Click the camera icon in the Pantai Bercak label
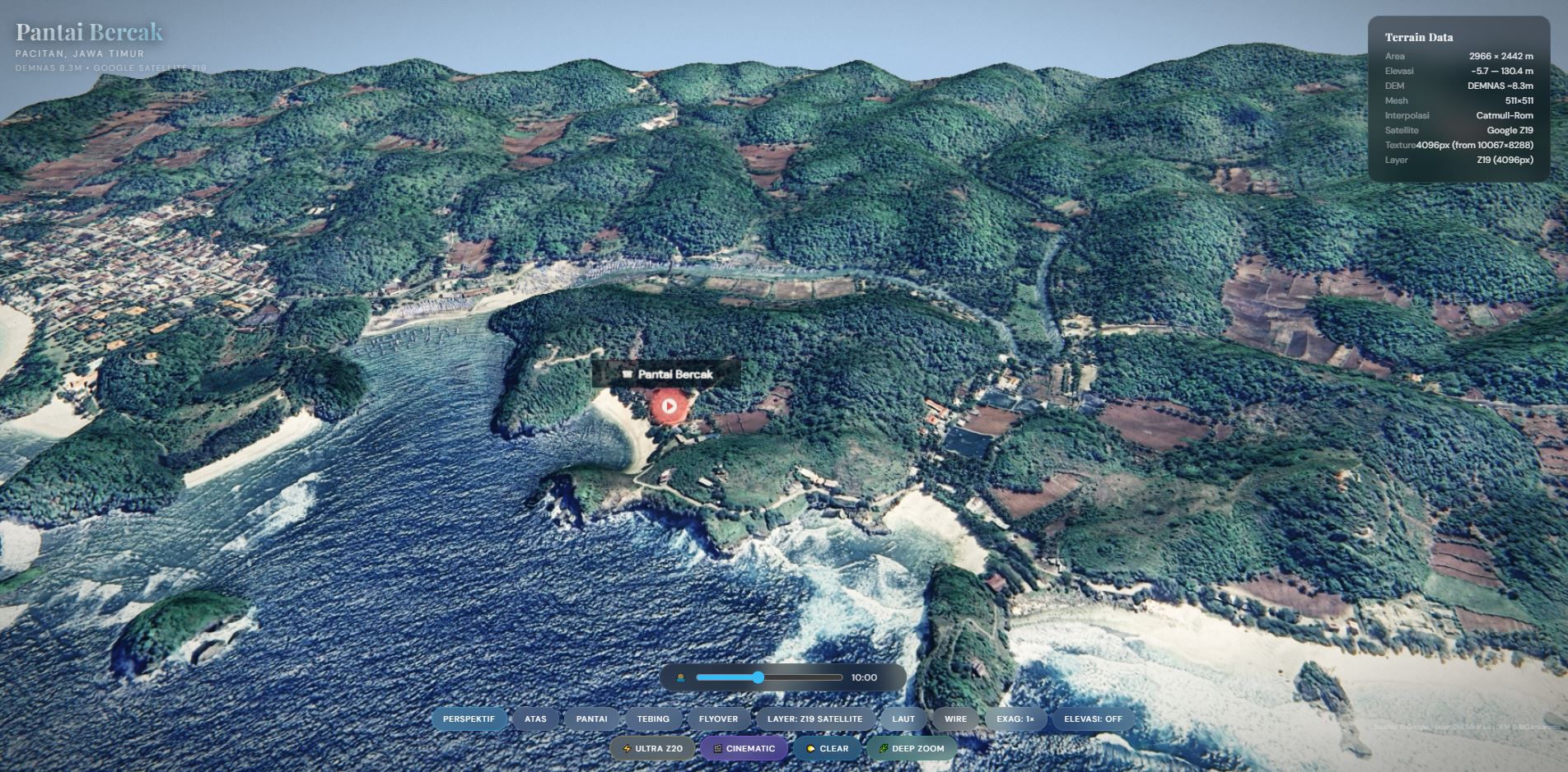1568x772 pixels. click(x=628, y=374)
